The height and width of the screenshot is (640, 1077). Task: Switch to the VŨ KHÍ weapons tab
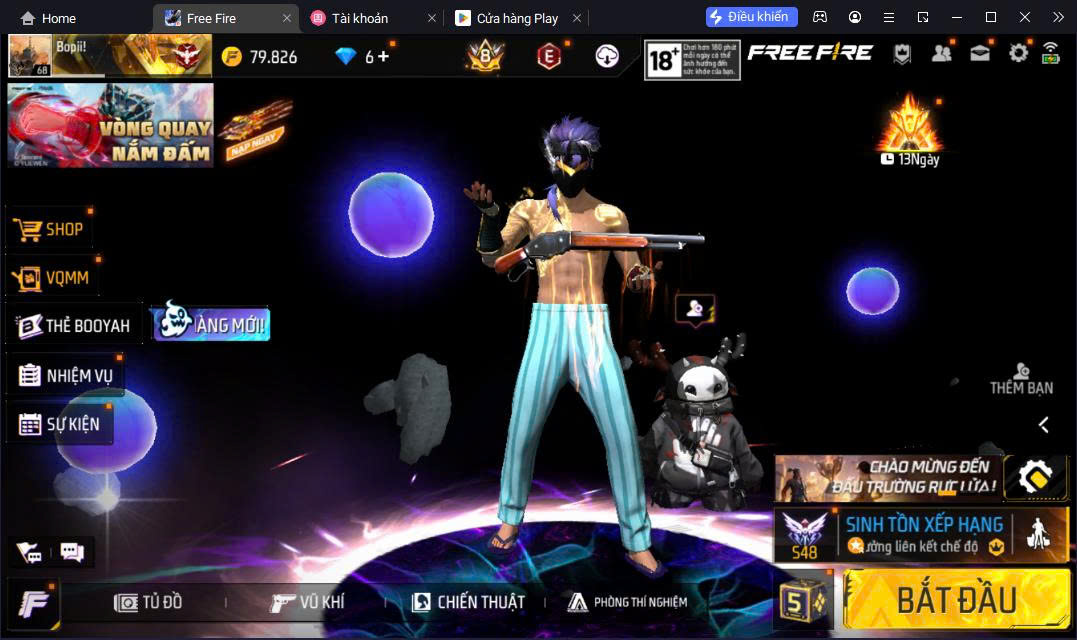[x=308, y=602]
